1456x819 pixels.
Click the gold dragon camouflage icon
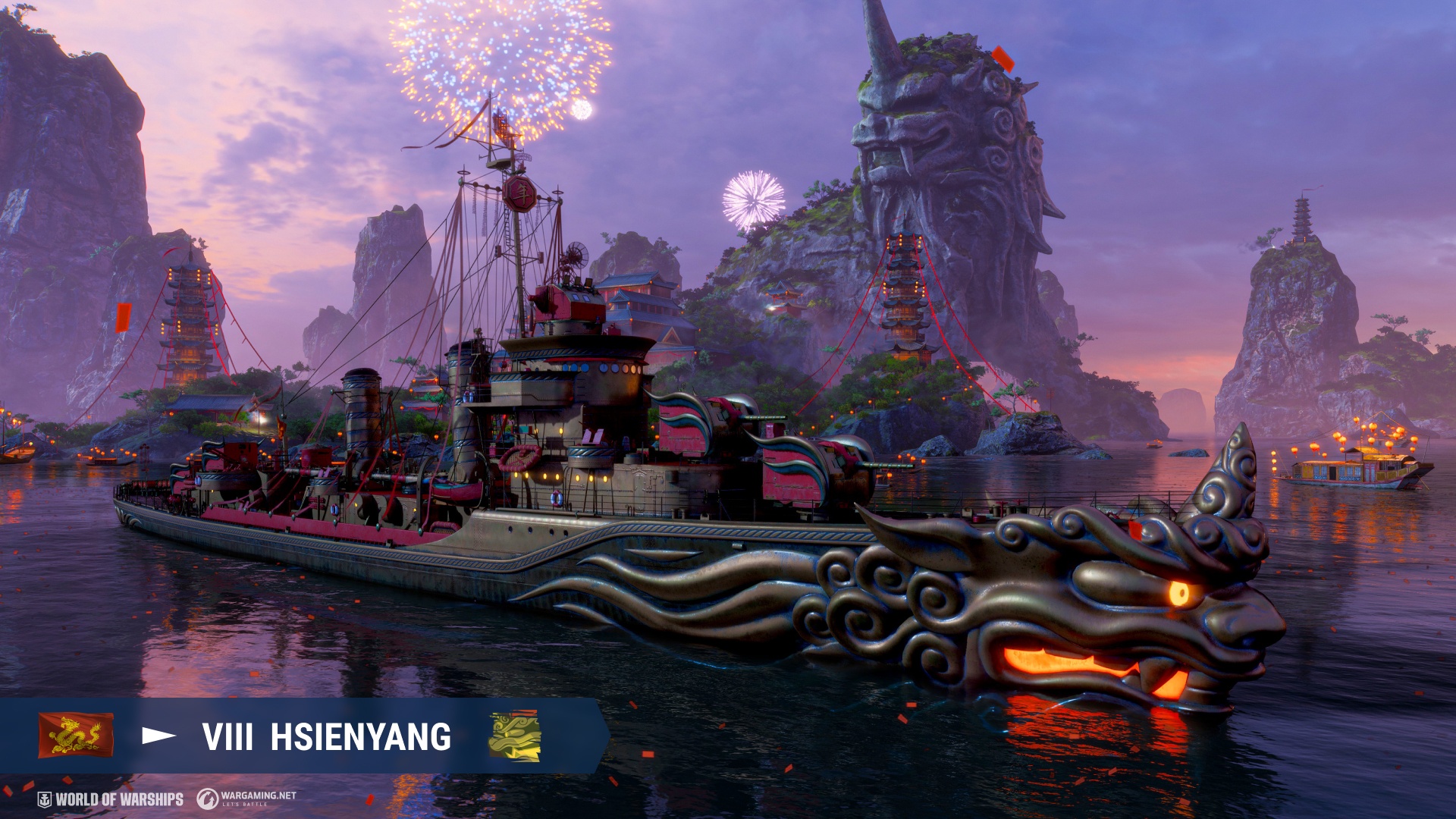(x=514, y=736)
